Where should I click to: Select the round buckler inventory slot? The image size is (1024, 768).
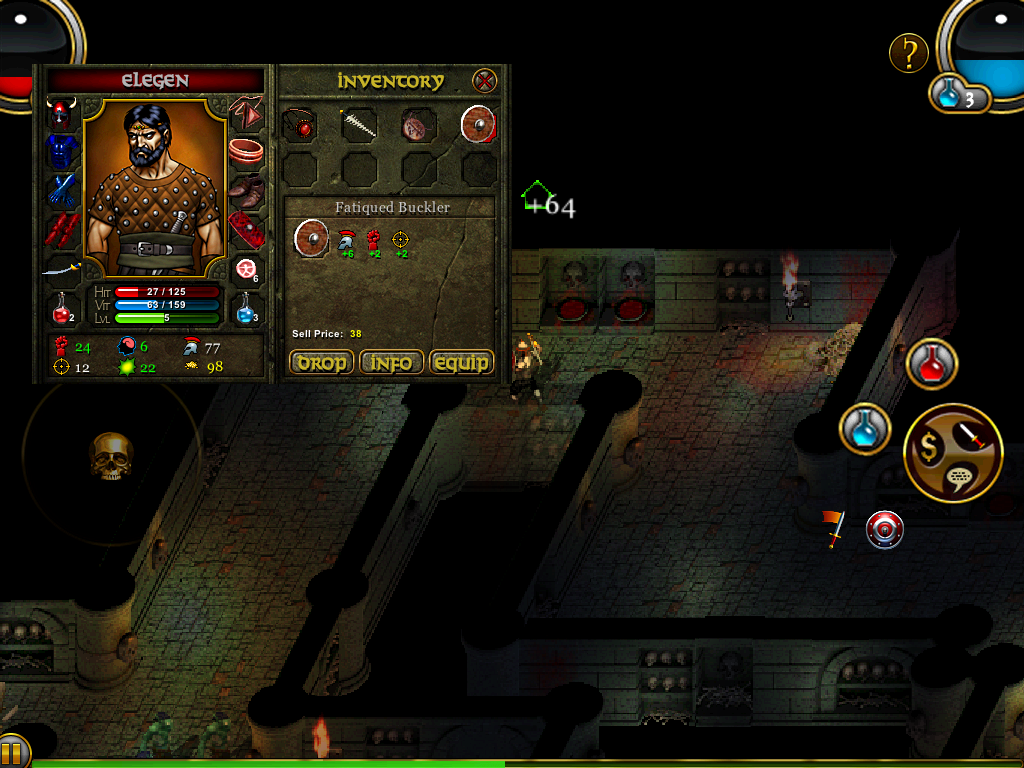(x=478, y=125)
